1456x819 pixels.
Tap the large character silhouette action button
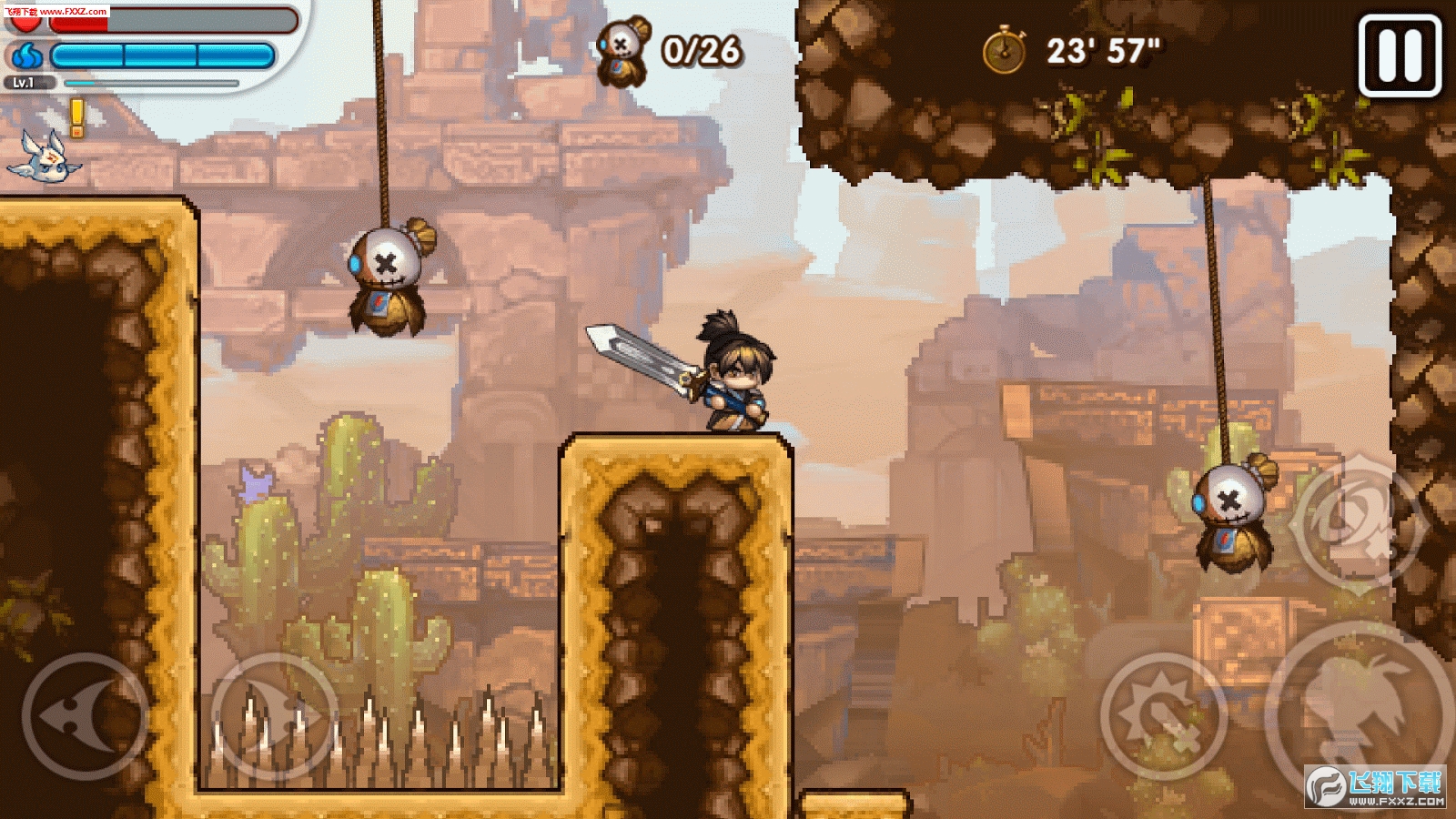[x=1360, y=710]
